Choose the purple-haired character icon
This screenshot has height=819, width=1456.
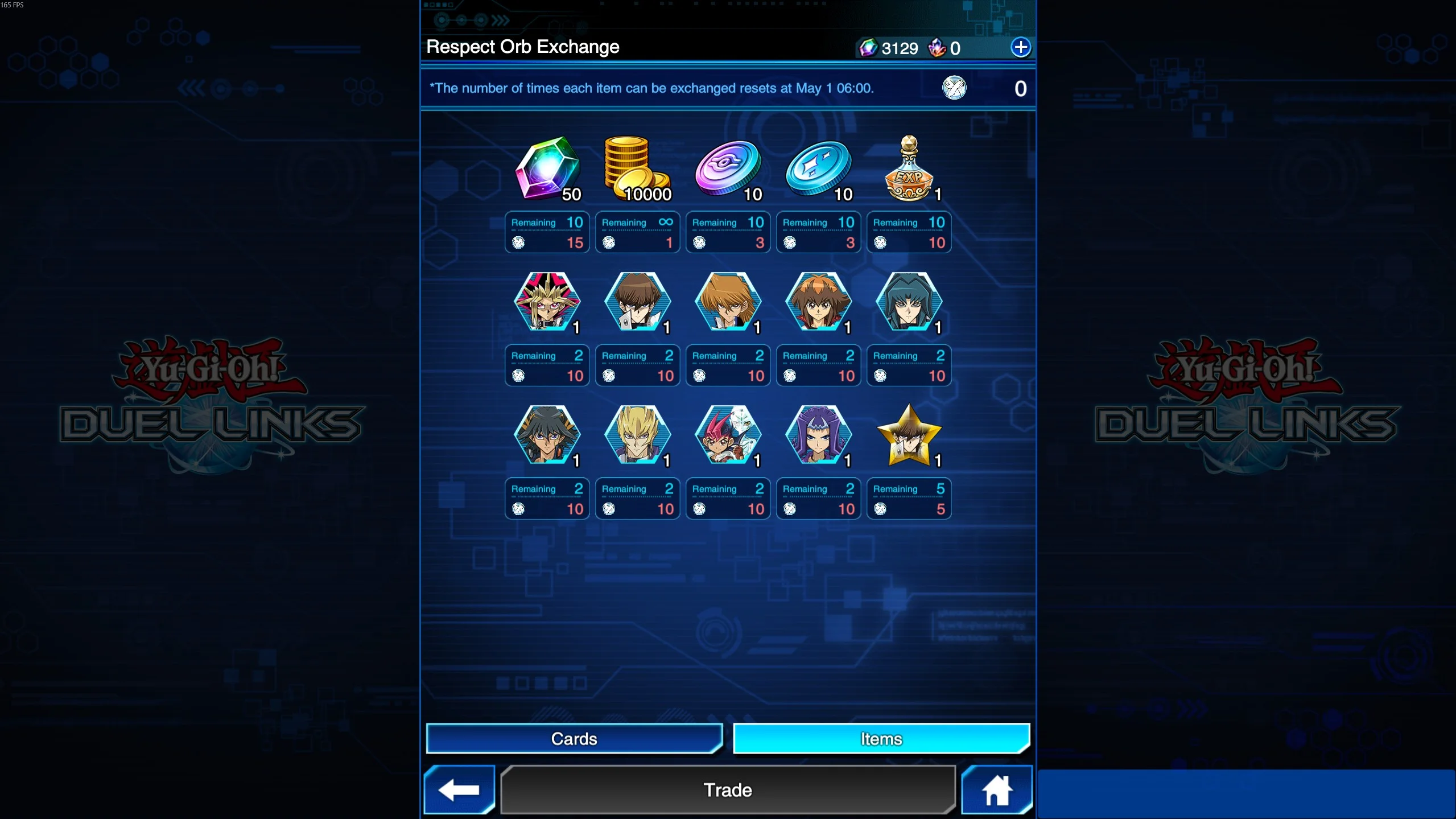[818, 435]
